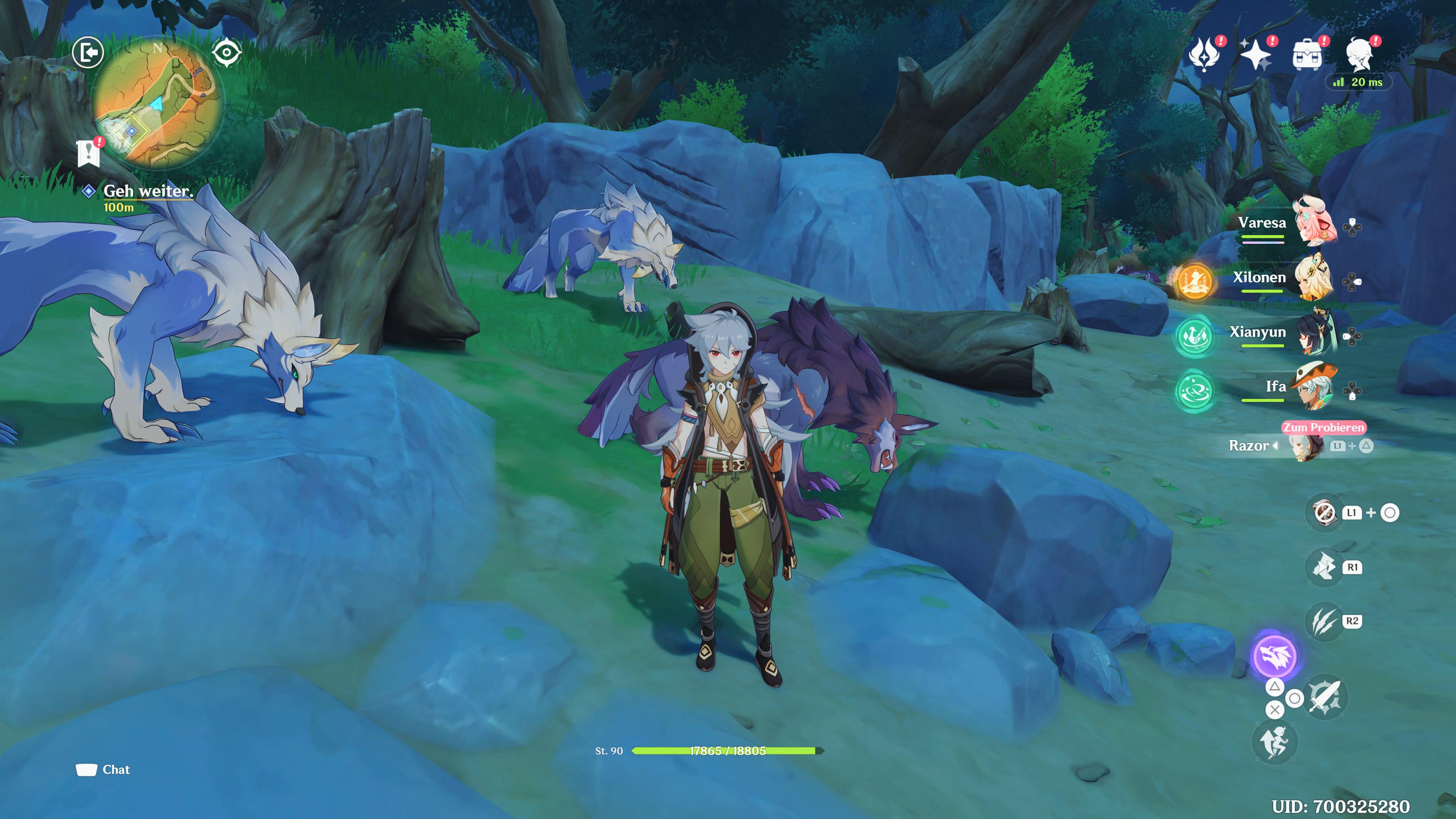Open the Paimon menu icon
The image size is (1456, 819).
pyautogui.click(x=1359, y=54)
